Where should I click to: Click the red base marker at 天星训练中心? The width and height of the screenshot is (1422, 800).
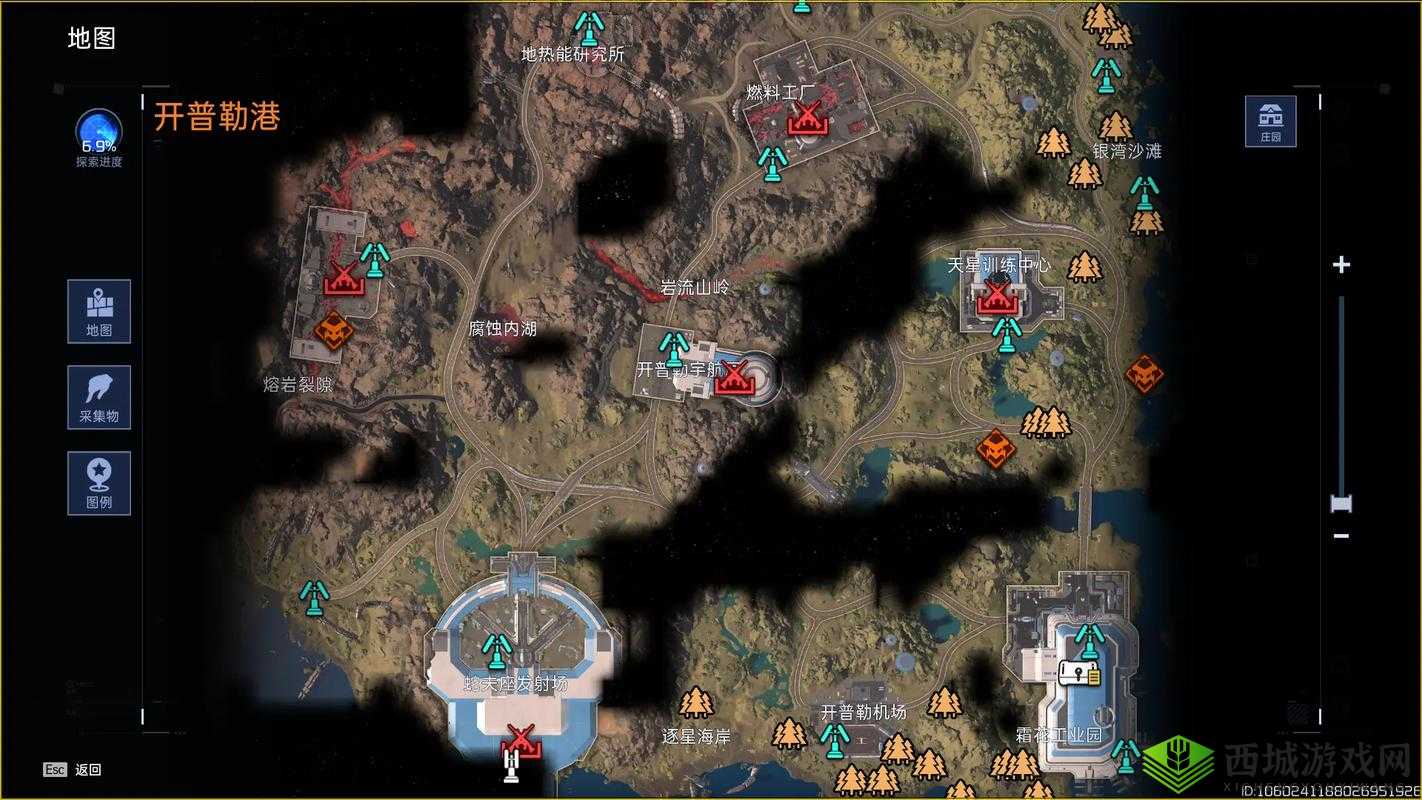996,296
